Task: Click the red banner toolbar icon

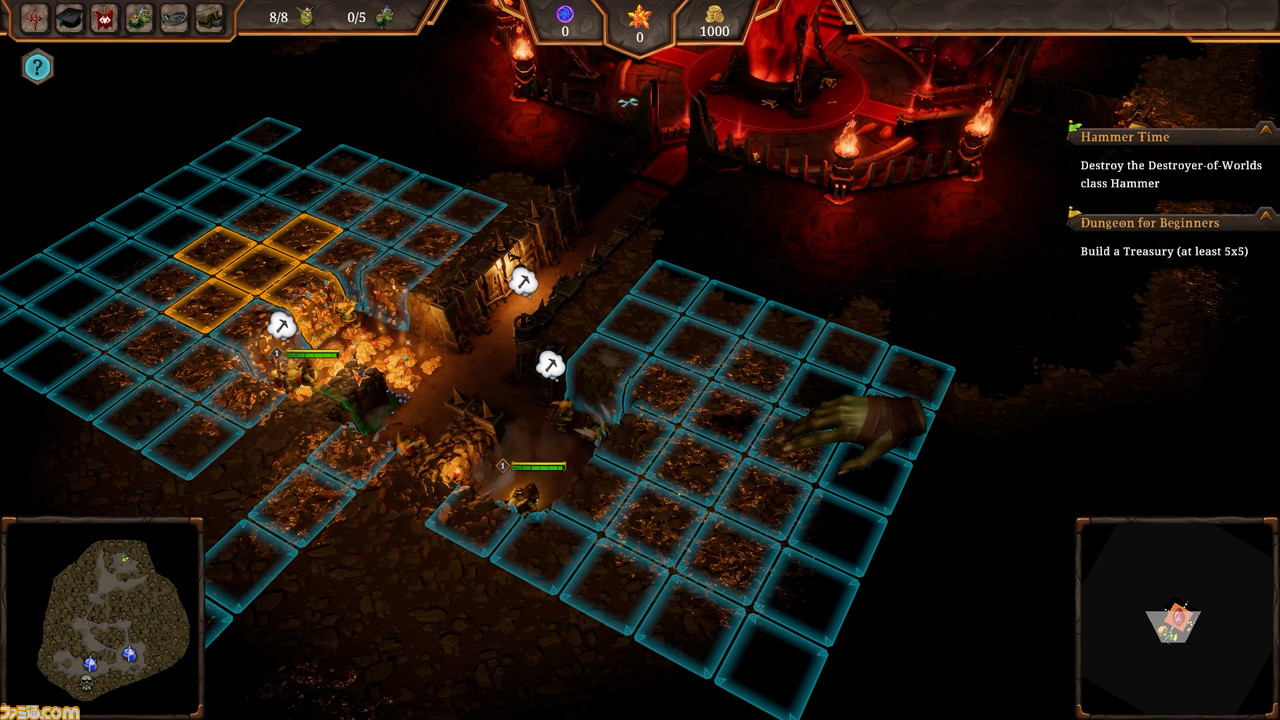Action: tap(105, 18)
